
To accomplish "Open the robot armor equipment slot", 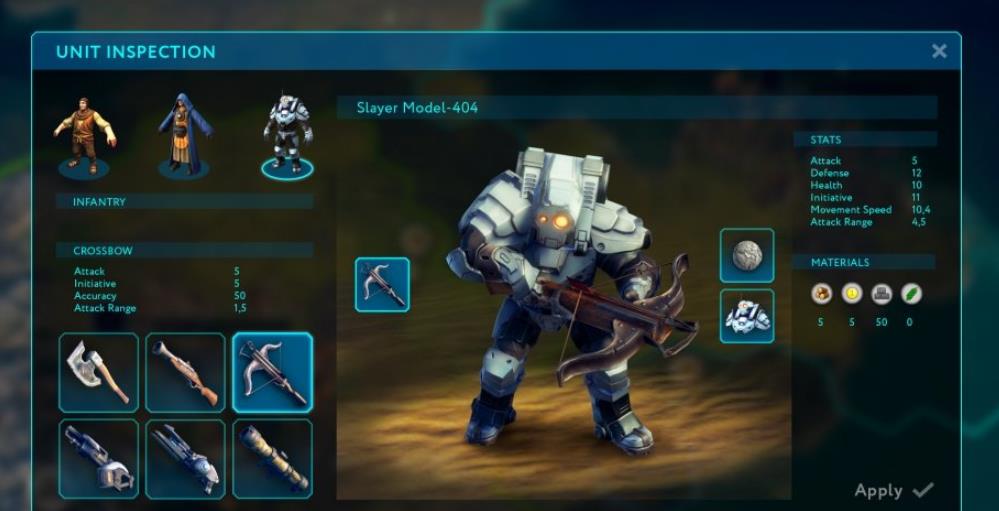I will pyautogui.click(x=747, y=316).
